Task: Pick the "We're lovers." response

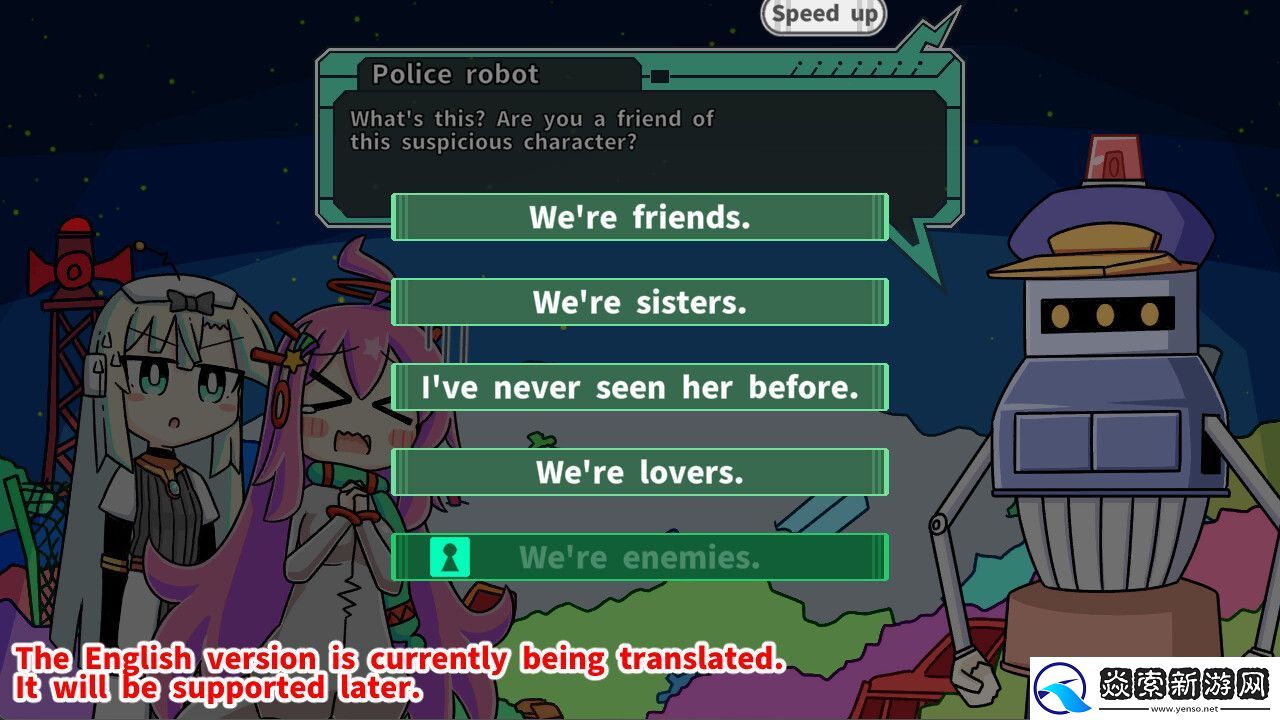Action: point(639,472)
